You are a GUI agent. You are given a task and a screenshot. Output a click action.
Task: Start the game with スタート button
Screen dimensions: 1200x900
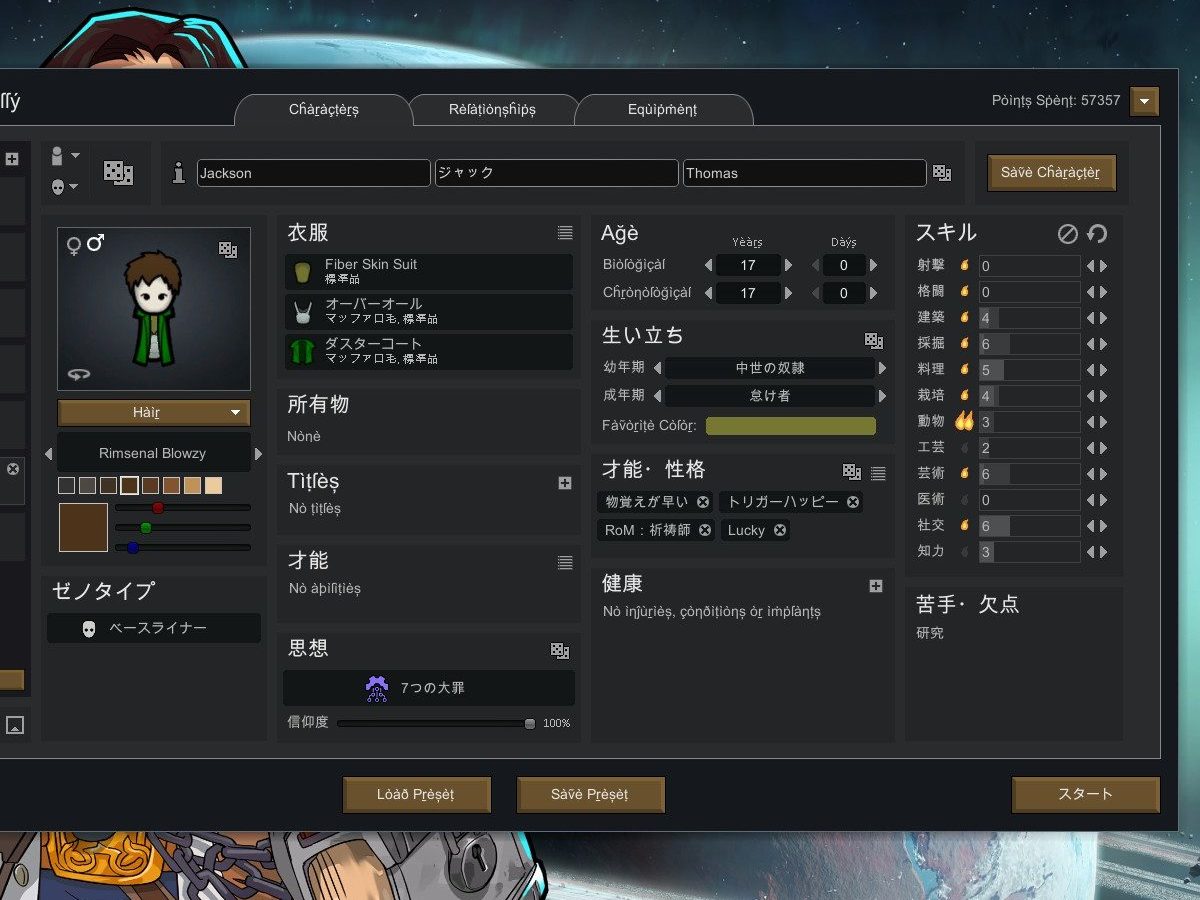pos(1085,794)
